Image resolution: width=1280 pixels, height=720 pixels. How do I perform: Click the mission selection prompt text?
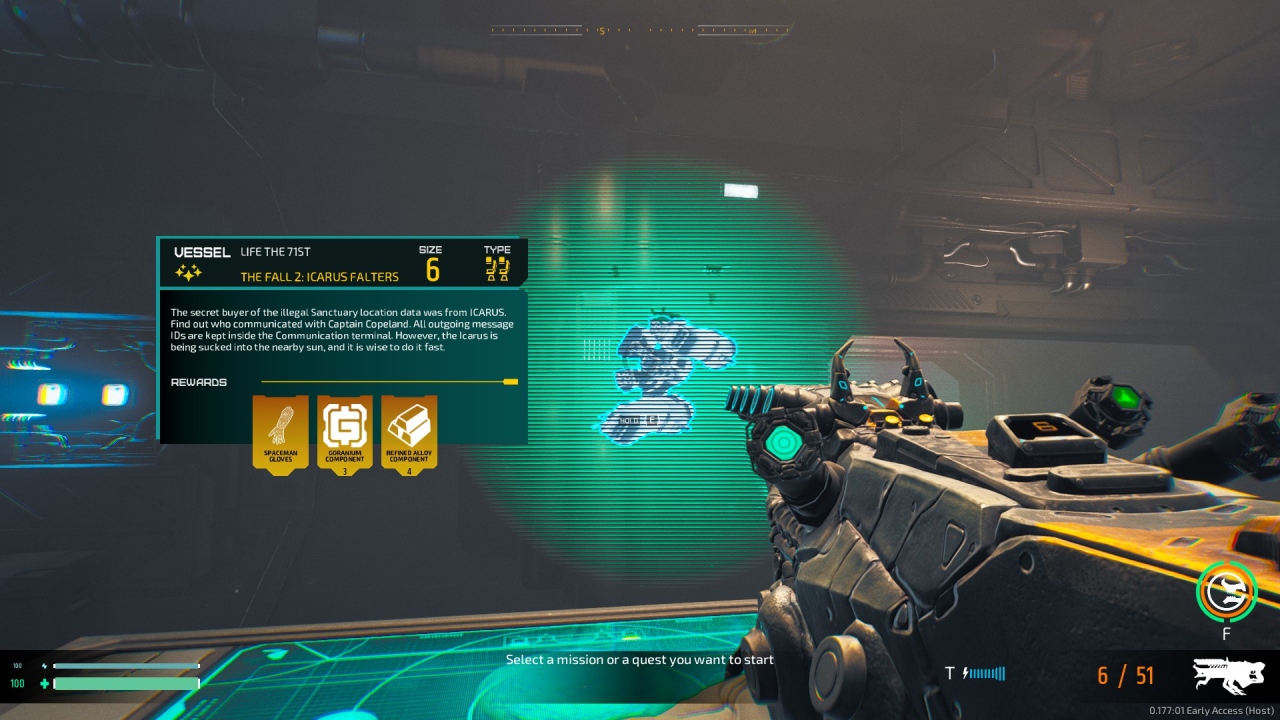tap(639, 659)
